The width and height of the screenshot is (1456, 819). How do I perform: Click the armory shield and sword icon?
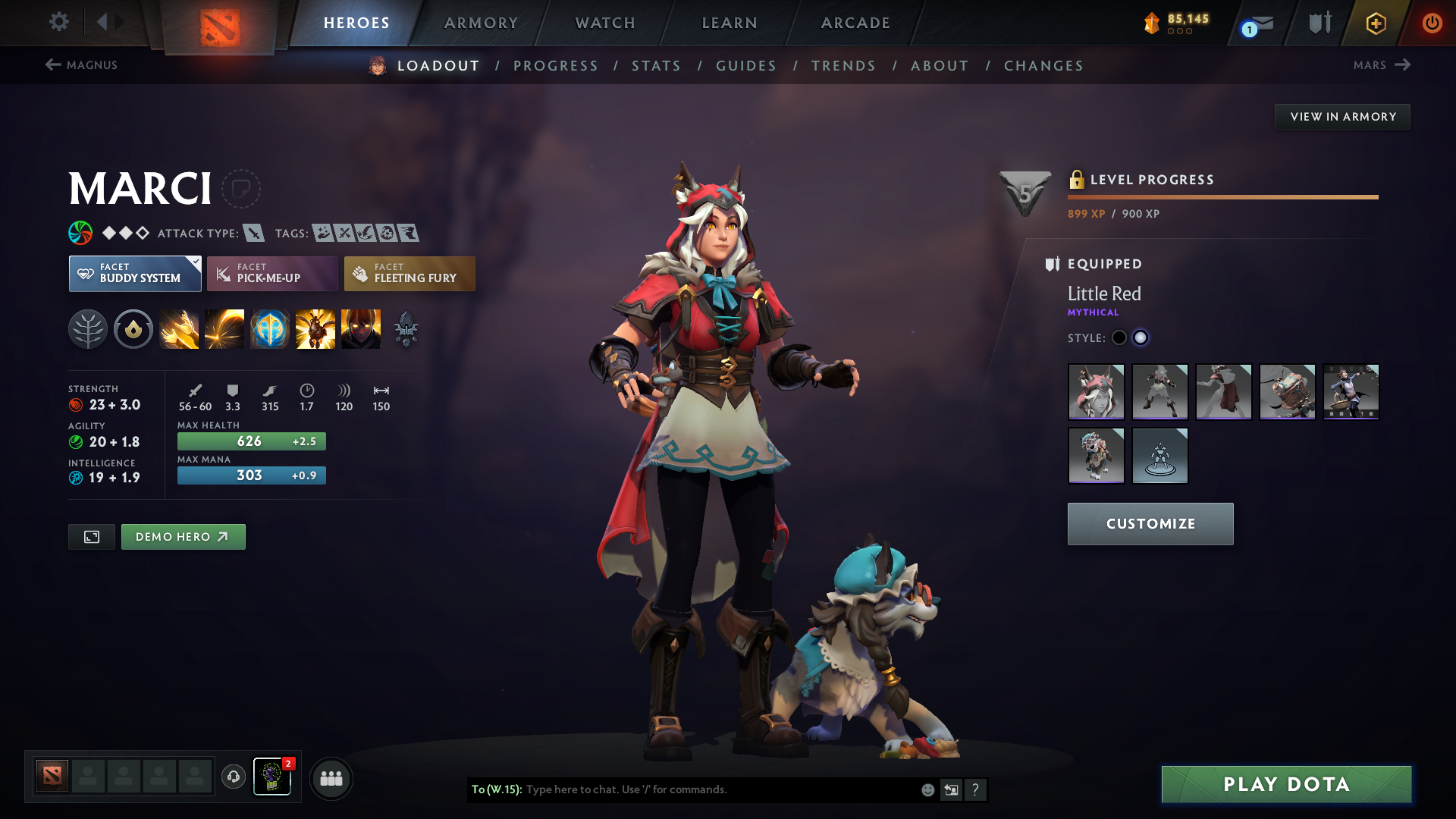(1318, 23)
